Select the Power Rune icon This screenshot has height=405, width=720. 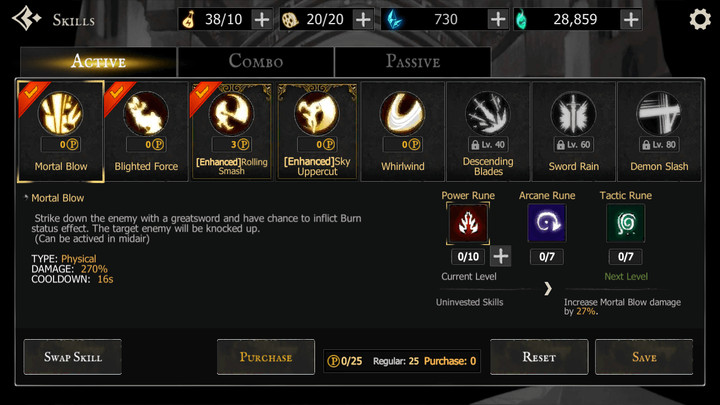pos(467,223)
